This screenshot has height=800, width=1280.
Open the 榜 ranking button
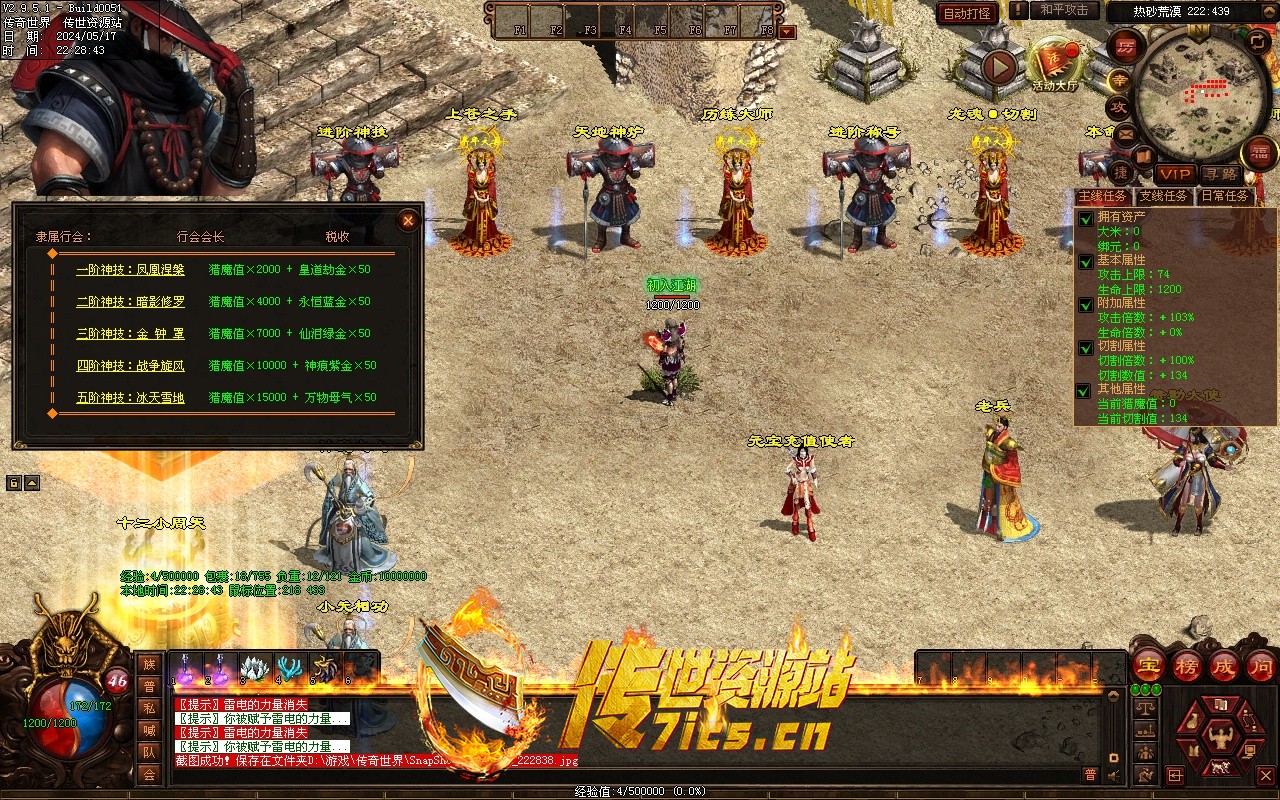pos(1186,666)
